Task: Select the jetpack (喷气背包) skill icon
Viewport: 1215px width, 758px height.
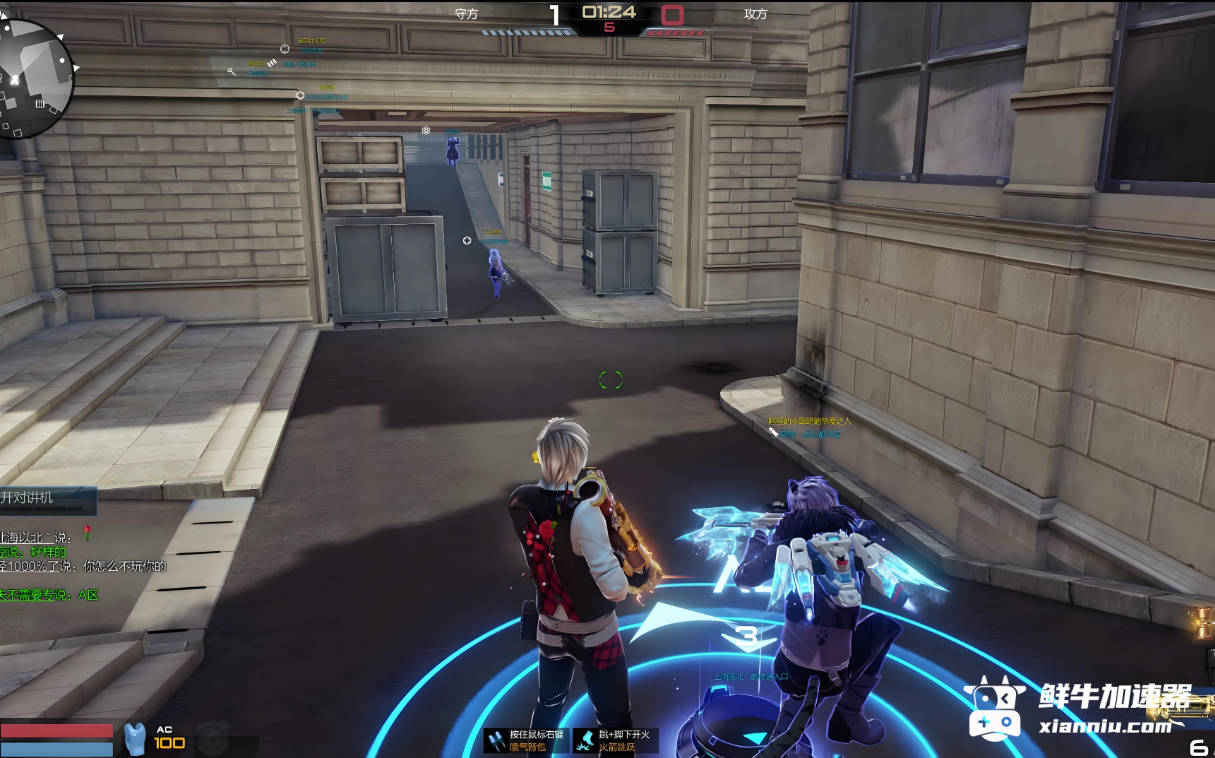Action: 497,740
